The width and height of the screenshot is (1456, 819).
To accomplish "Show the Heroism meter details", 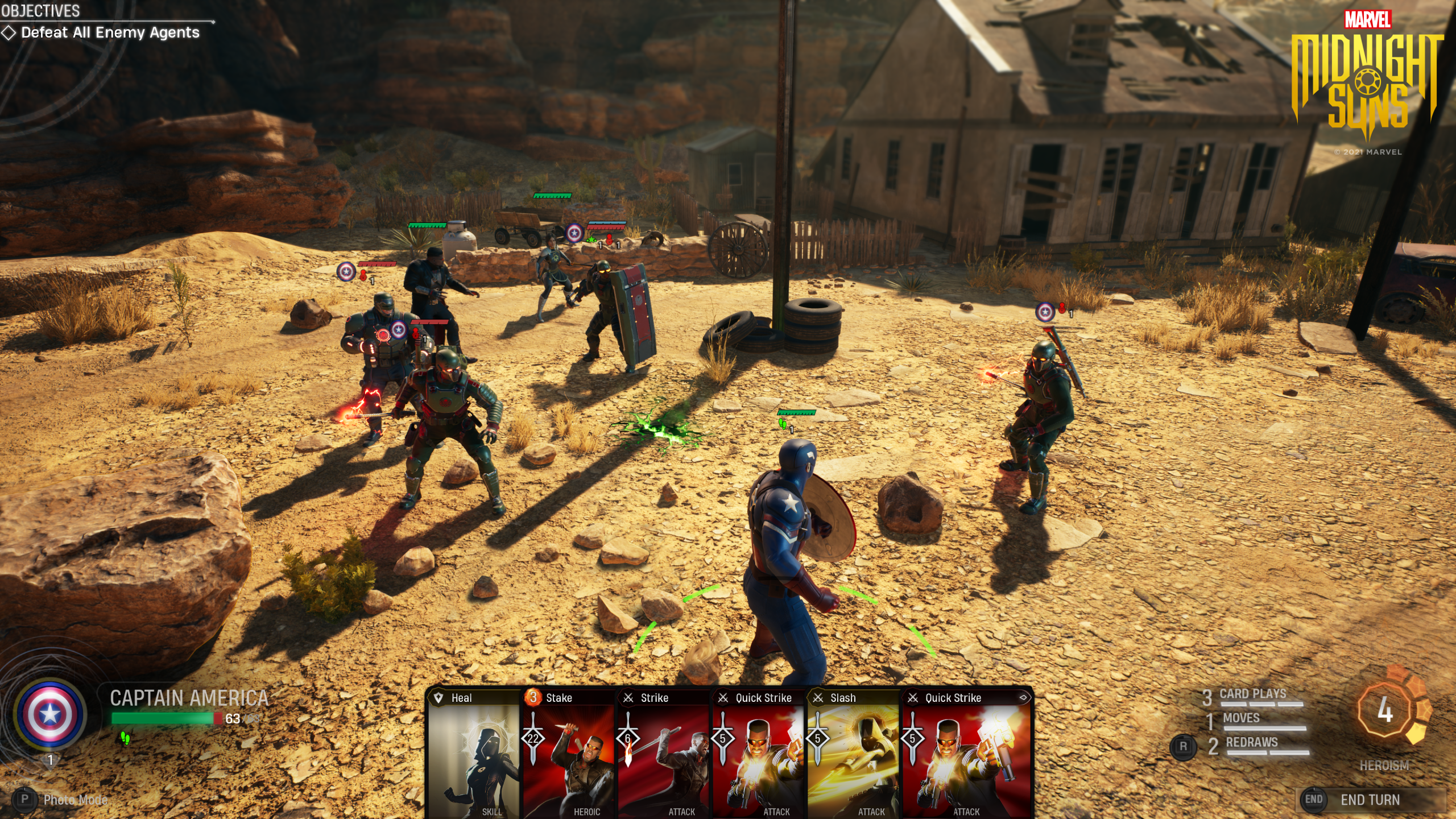I will click(1385, 712).
